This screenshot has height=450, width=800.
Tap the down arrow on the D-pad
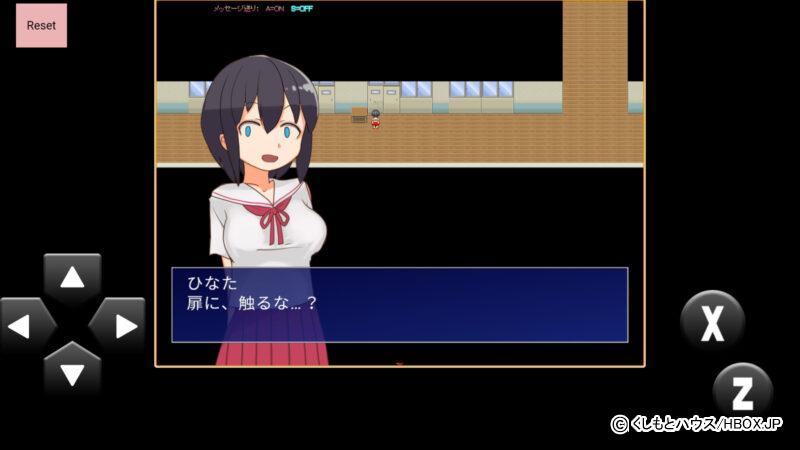pyautogui.click(x=72, y=372)
